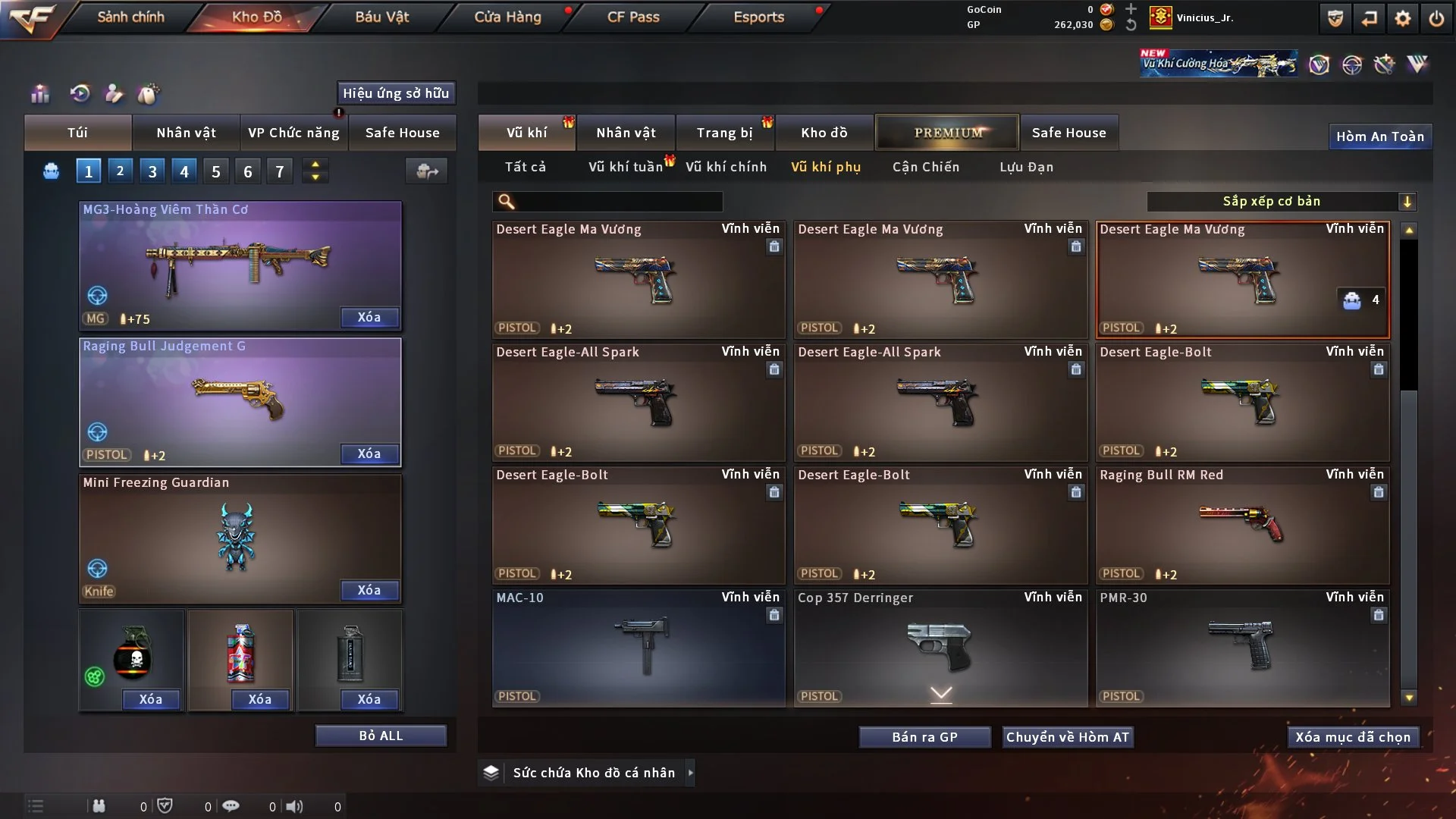1456x819 pixels.
Task: Select the Cận Chiến weapon filter
Action: (925, 167)
